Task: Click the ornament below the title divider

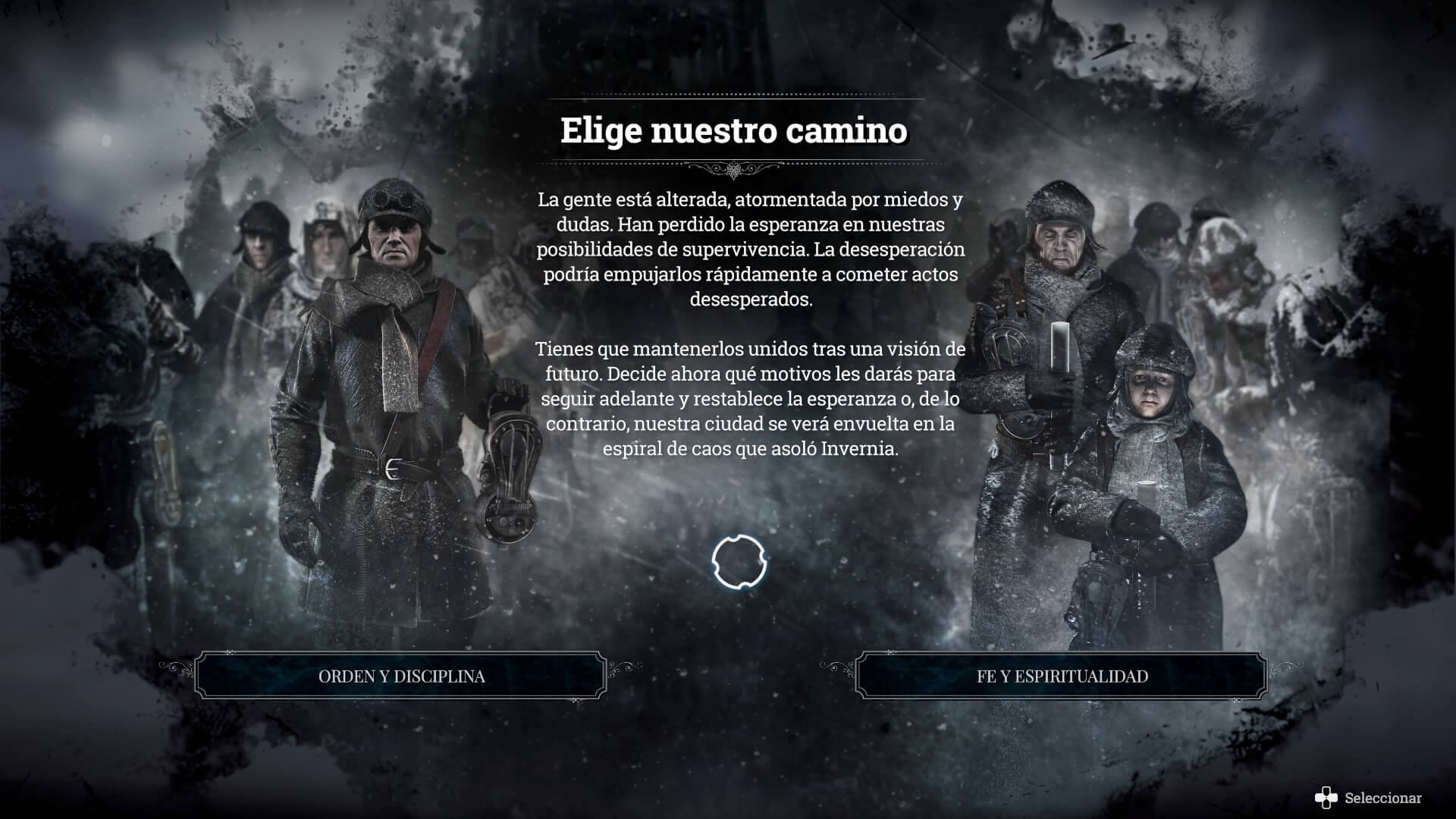Action: (x=732, y=170)
